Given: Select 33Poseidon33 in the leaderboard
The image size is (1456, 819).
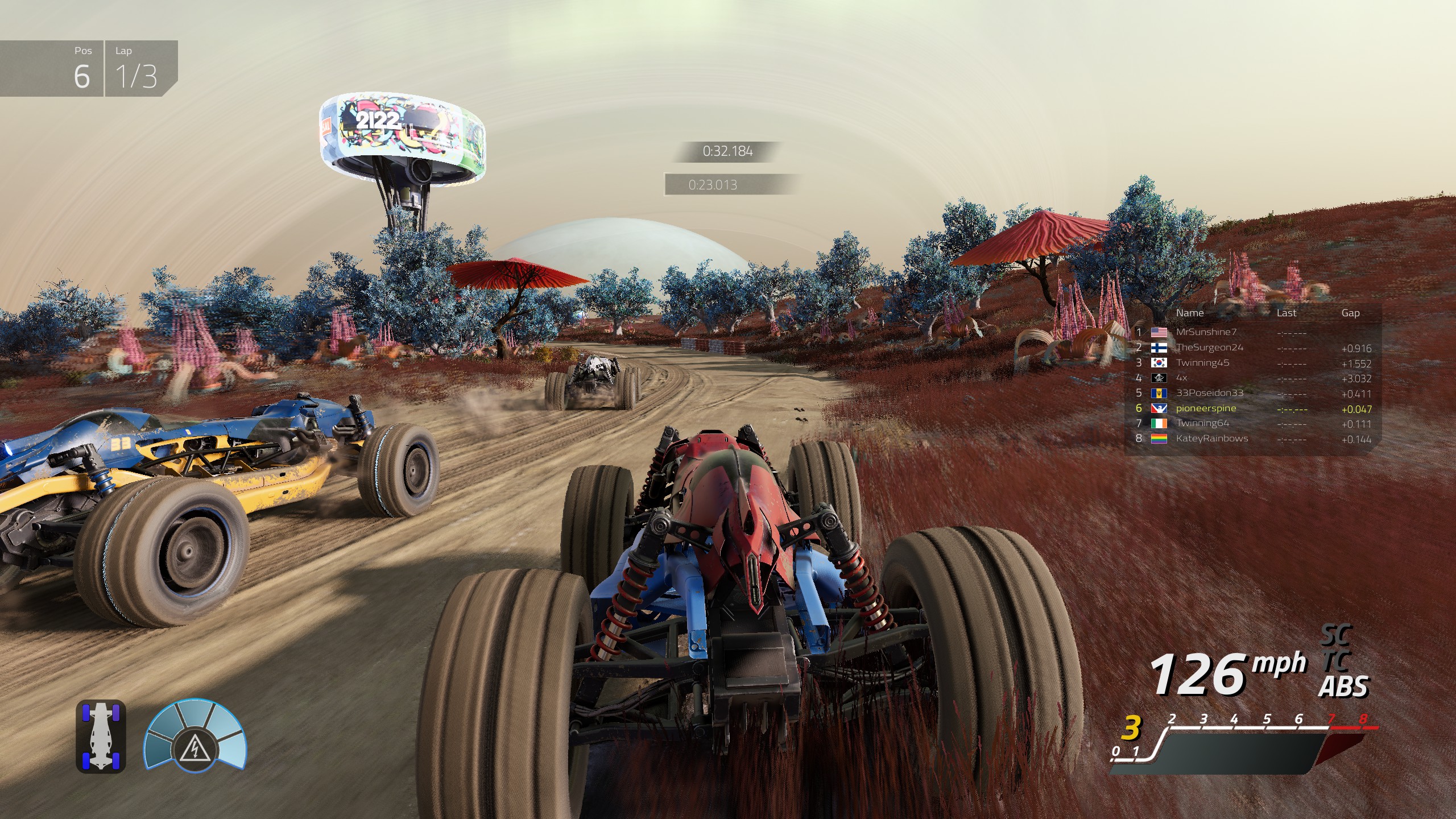Looking at the screenshot, I should tap(1209, 393).
